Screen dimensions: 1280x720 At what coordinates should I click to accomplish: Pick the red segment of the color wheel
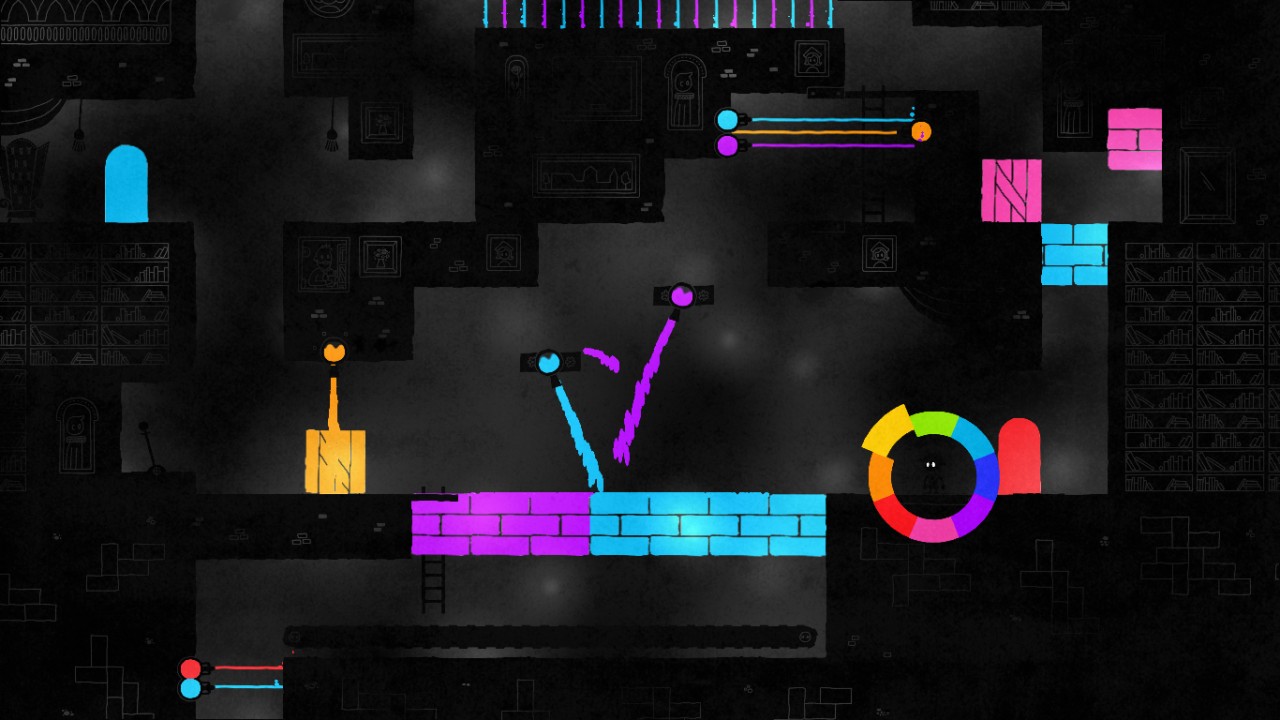[x=895, y=516]
